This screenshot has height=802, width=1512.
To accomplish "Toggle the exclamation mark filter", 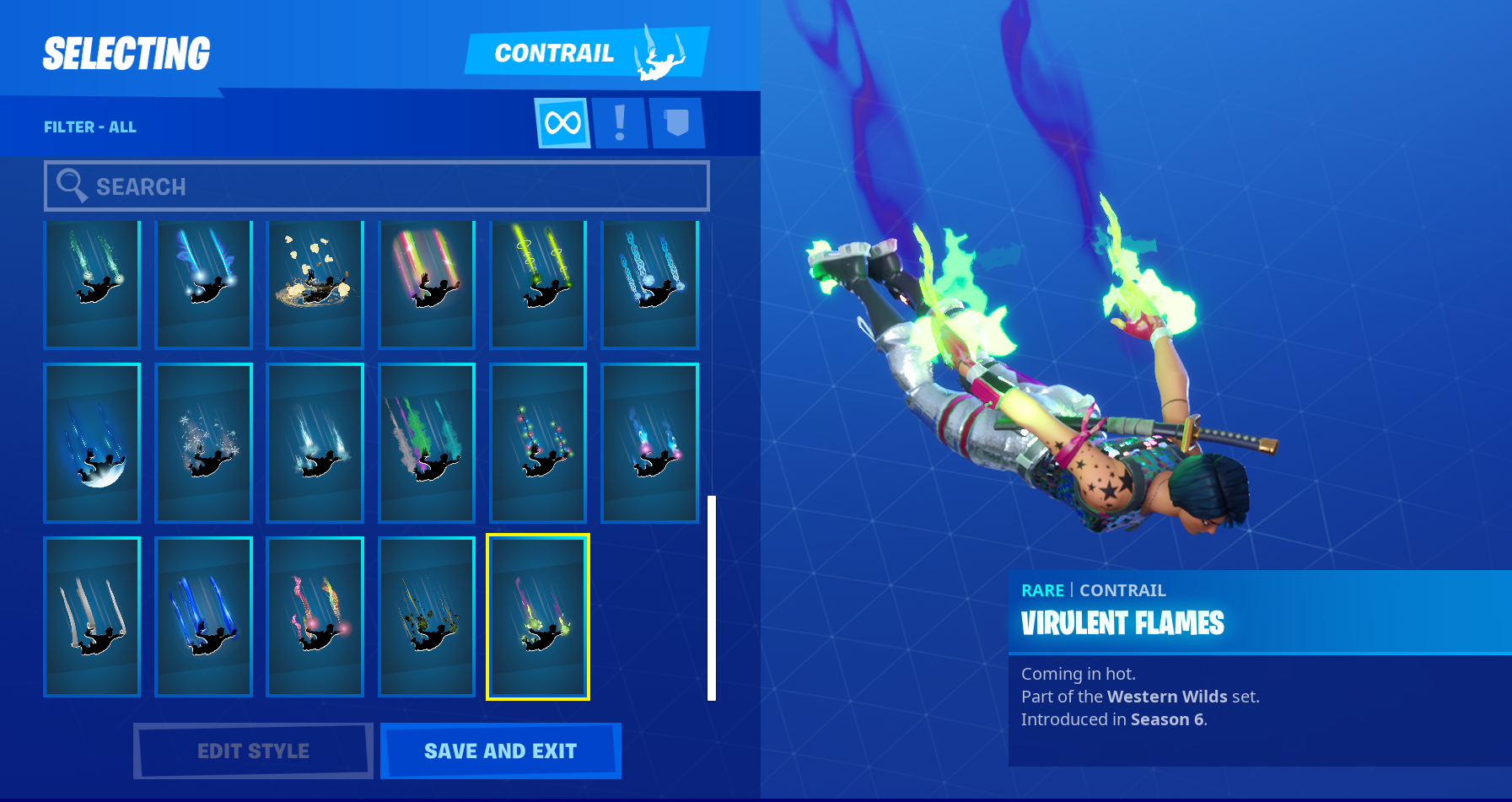I will pos(620,123).
